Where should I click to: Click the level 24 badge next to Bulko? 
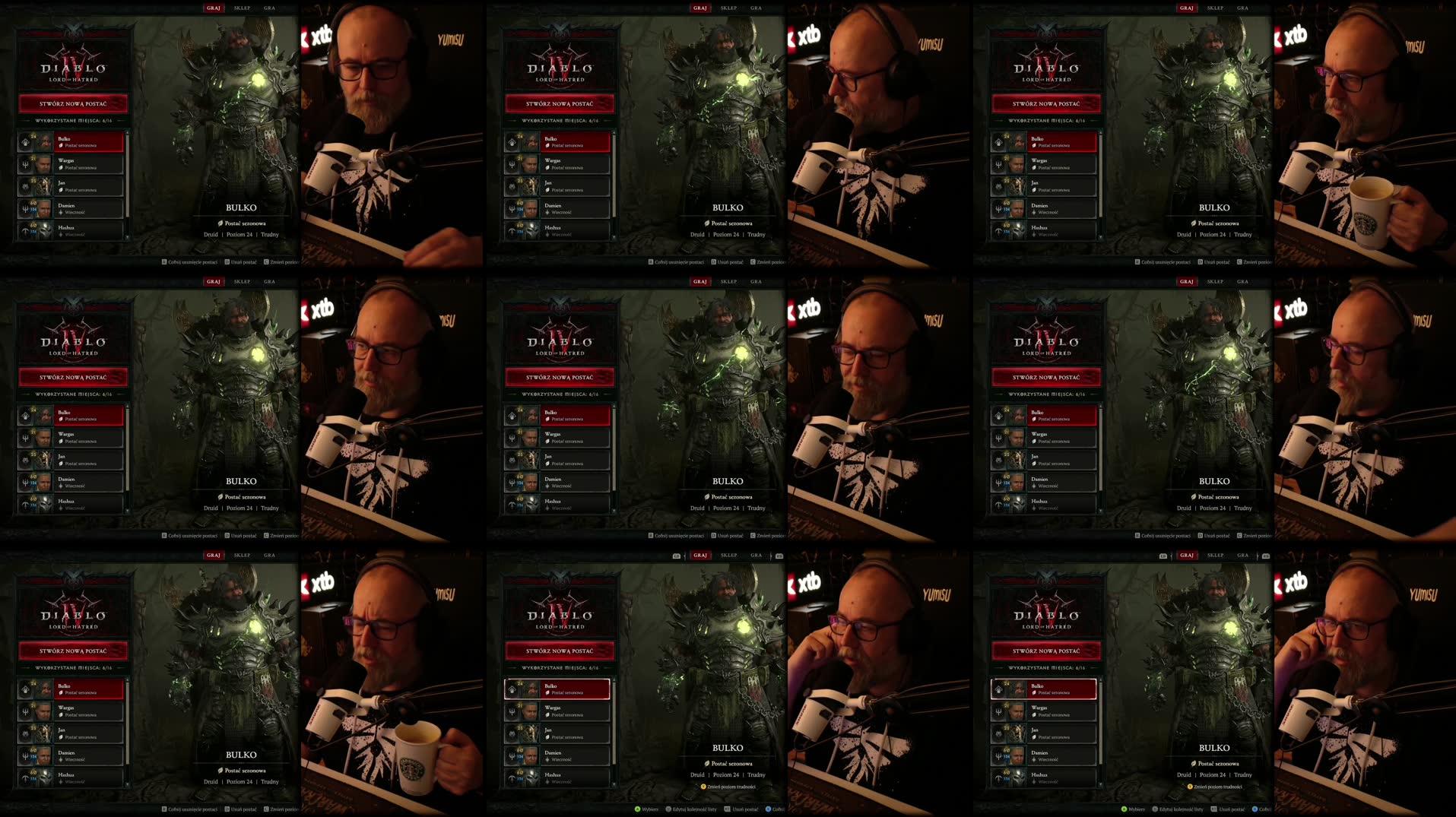click(522, 683)
